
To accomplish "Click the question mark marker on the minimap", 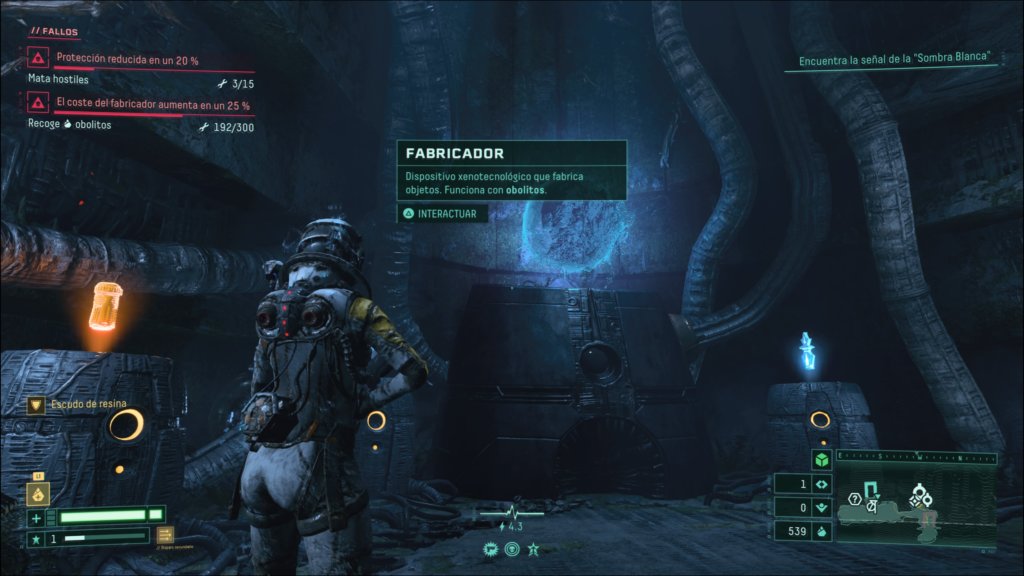I will [x=855, y=499].
